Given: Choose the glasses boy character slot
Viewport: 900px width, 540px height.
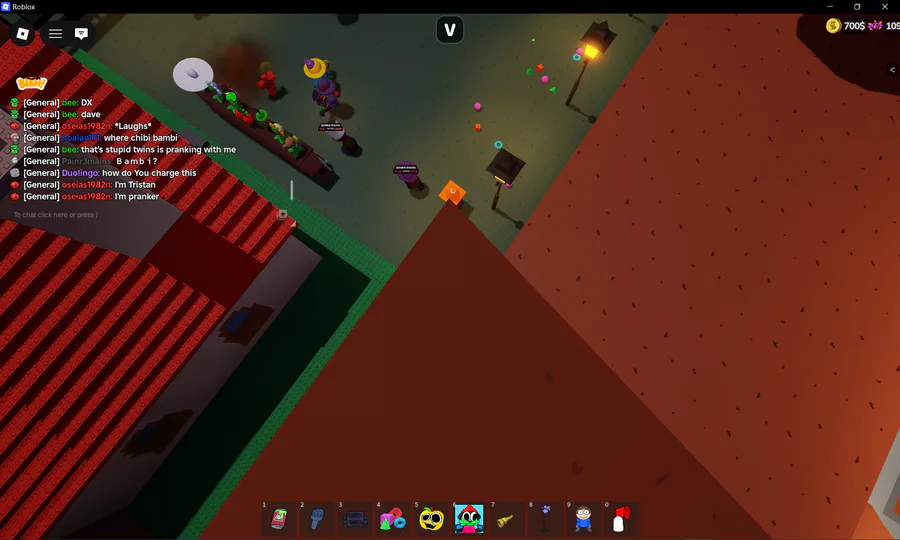Looking at the screenshot, I should click(583, 519).
